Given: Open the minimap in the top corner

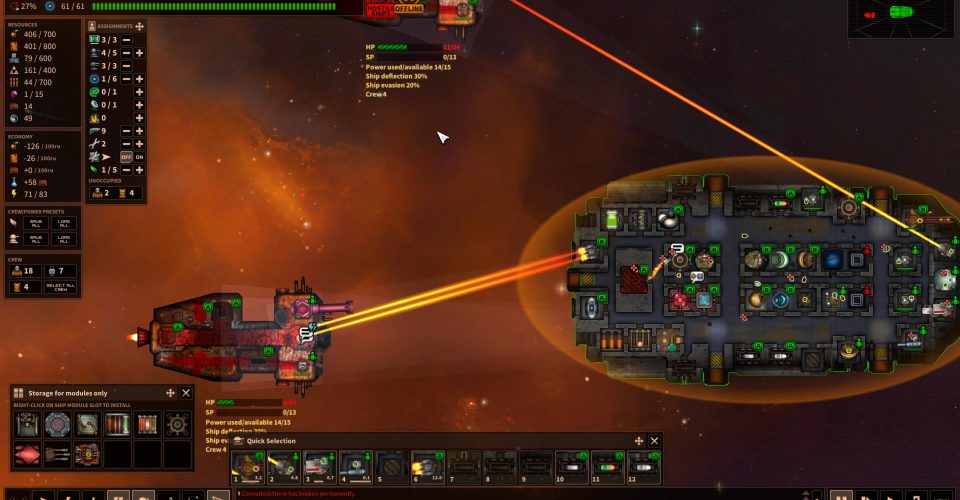Looking at the screenshot, I should click(902, 17).
